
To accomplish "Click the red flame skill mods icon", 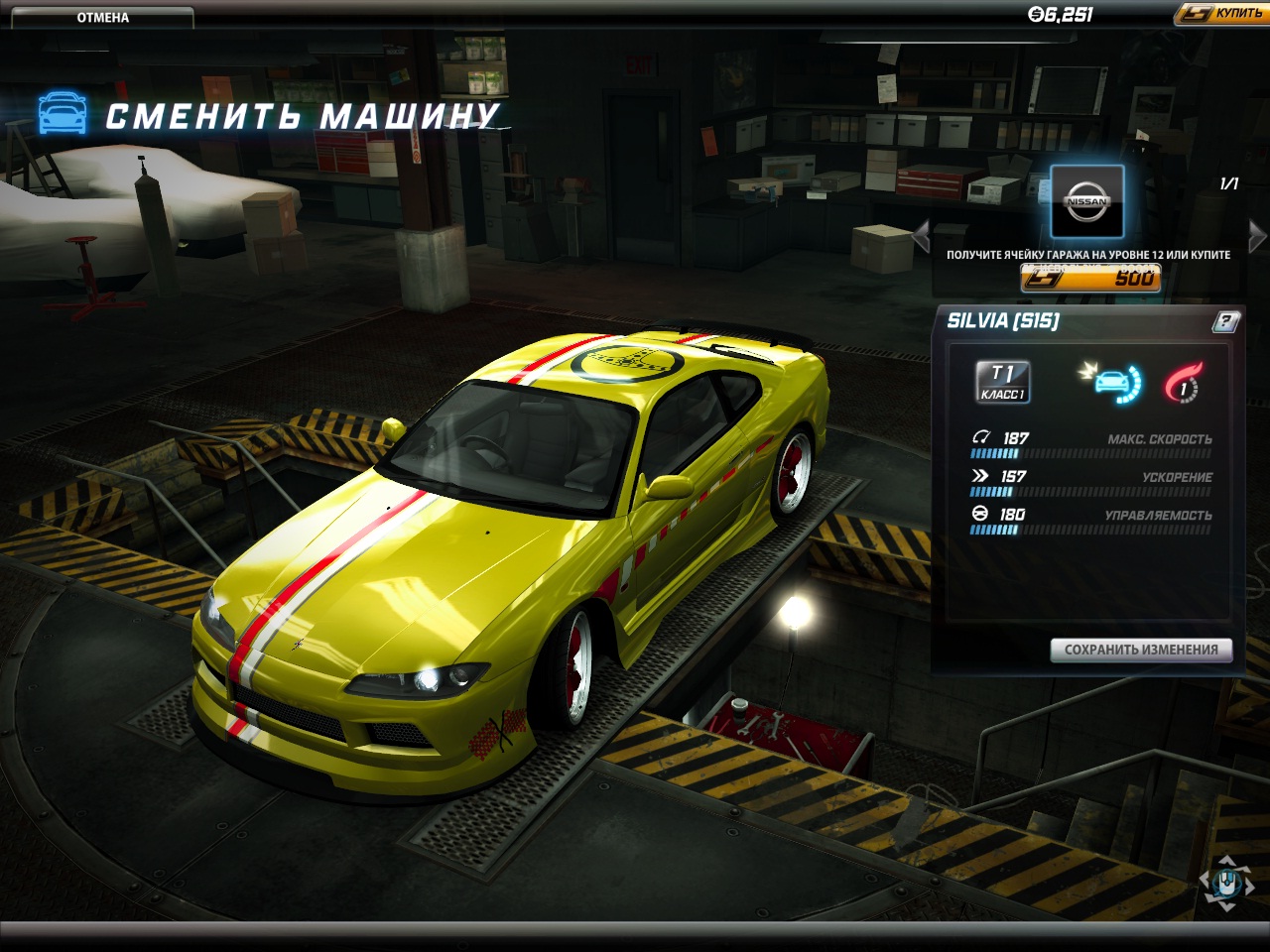I will [1184, 382].
